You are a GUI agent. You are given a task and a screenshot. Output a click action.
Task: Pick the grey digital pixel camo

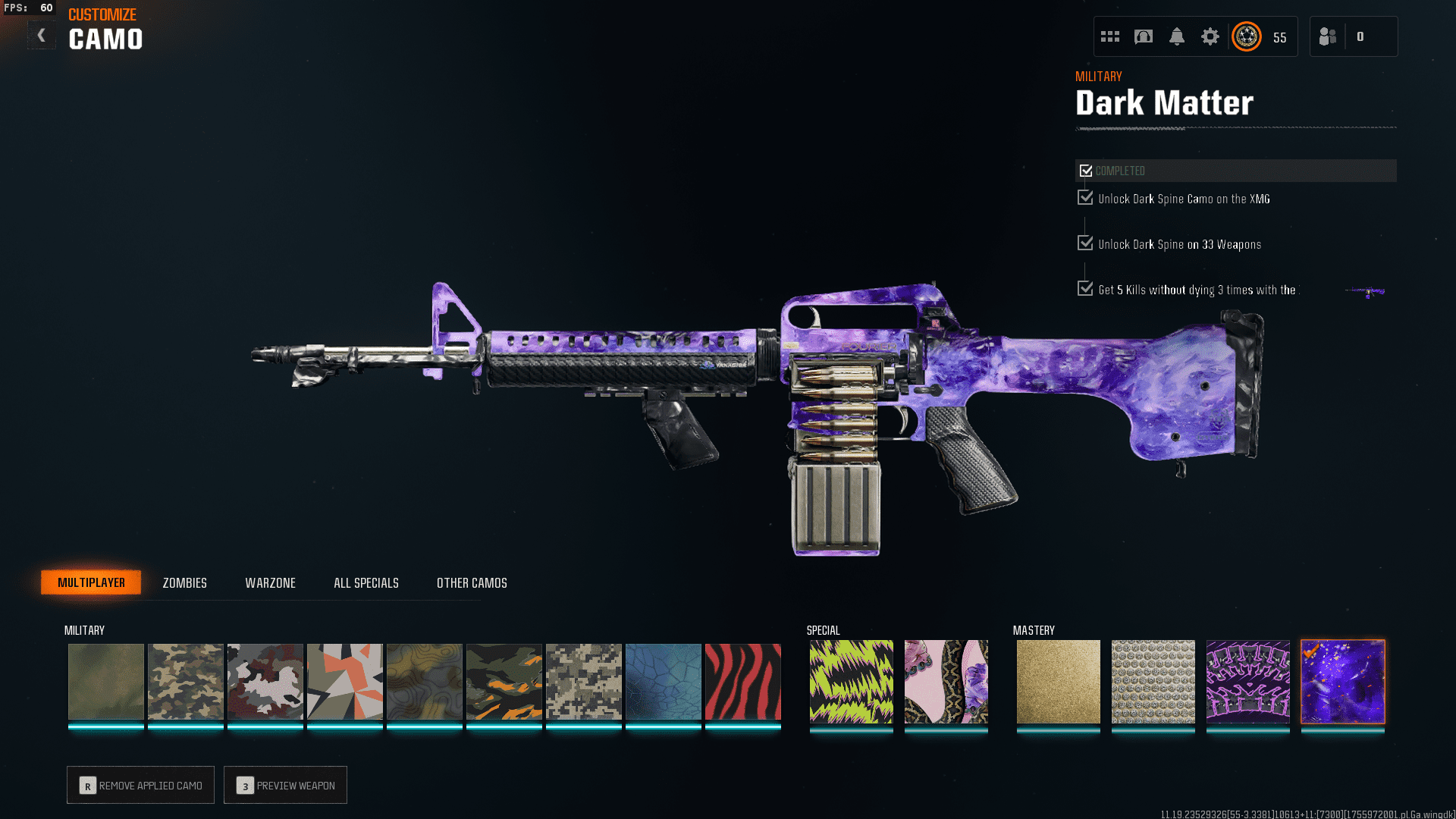pyautogui.click(x=583, y=681)
